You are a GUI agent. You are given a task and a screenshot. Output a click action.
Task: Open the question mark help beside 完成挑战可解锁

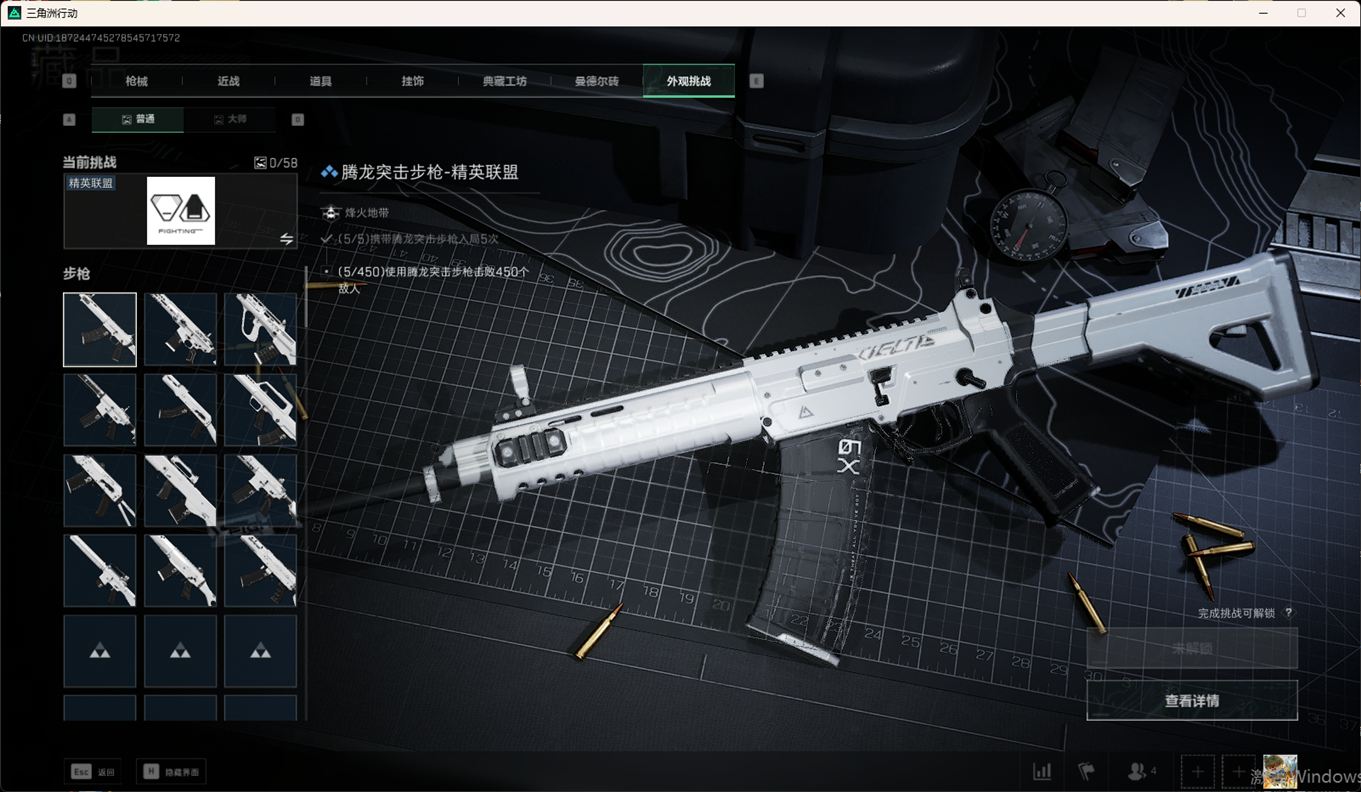(x=1288, y=613)
